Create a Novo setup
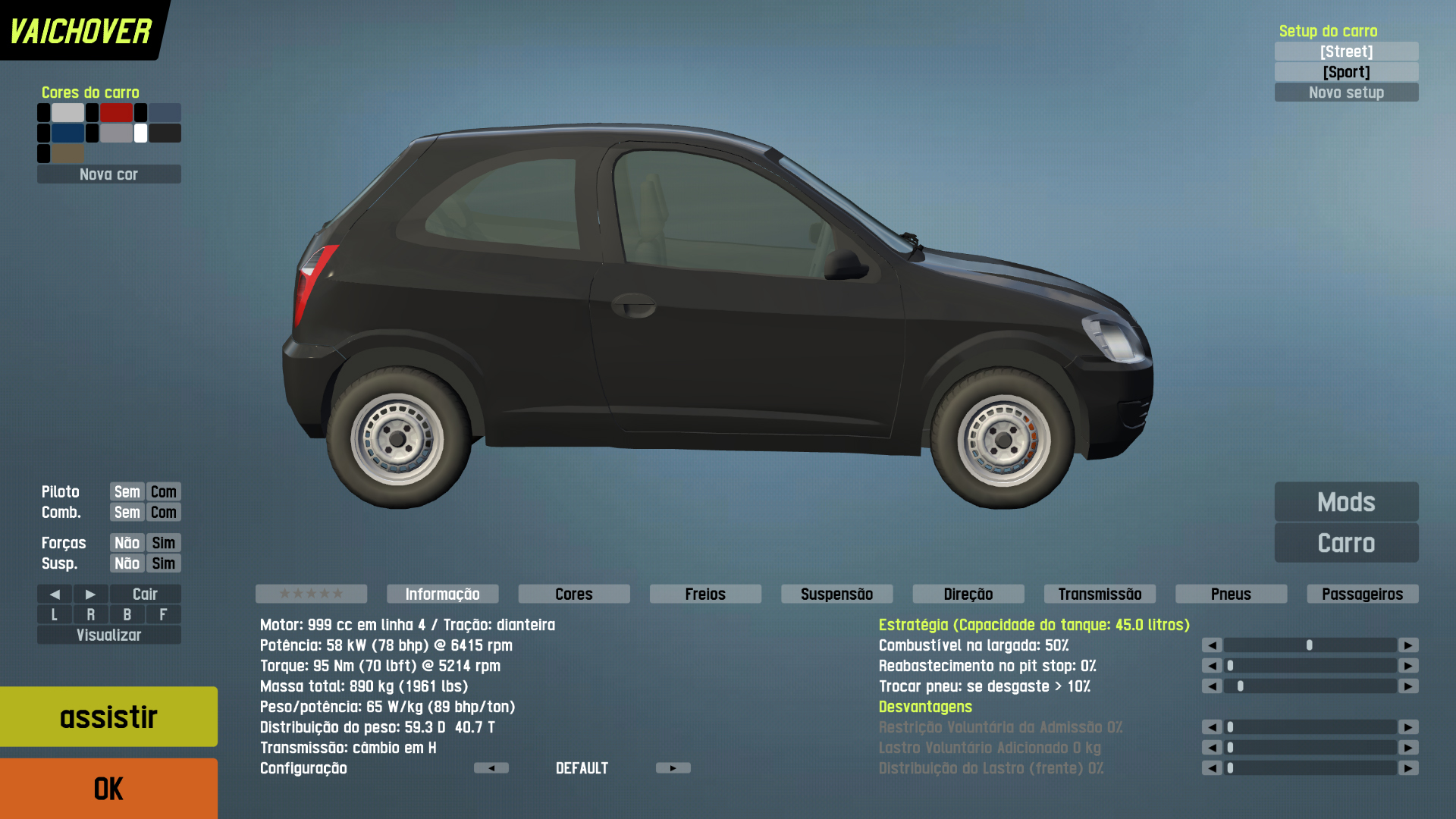This screenshot has width=1456, height=819. click(1346, 93)
